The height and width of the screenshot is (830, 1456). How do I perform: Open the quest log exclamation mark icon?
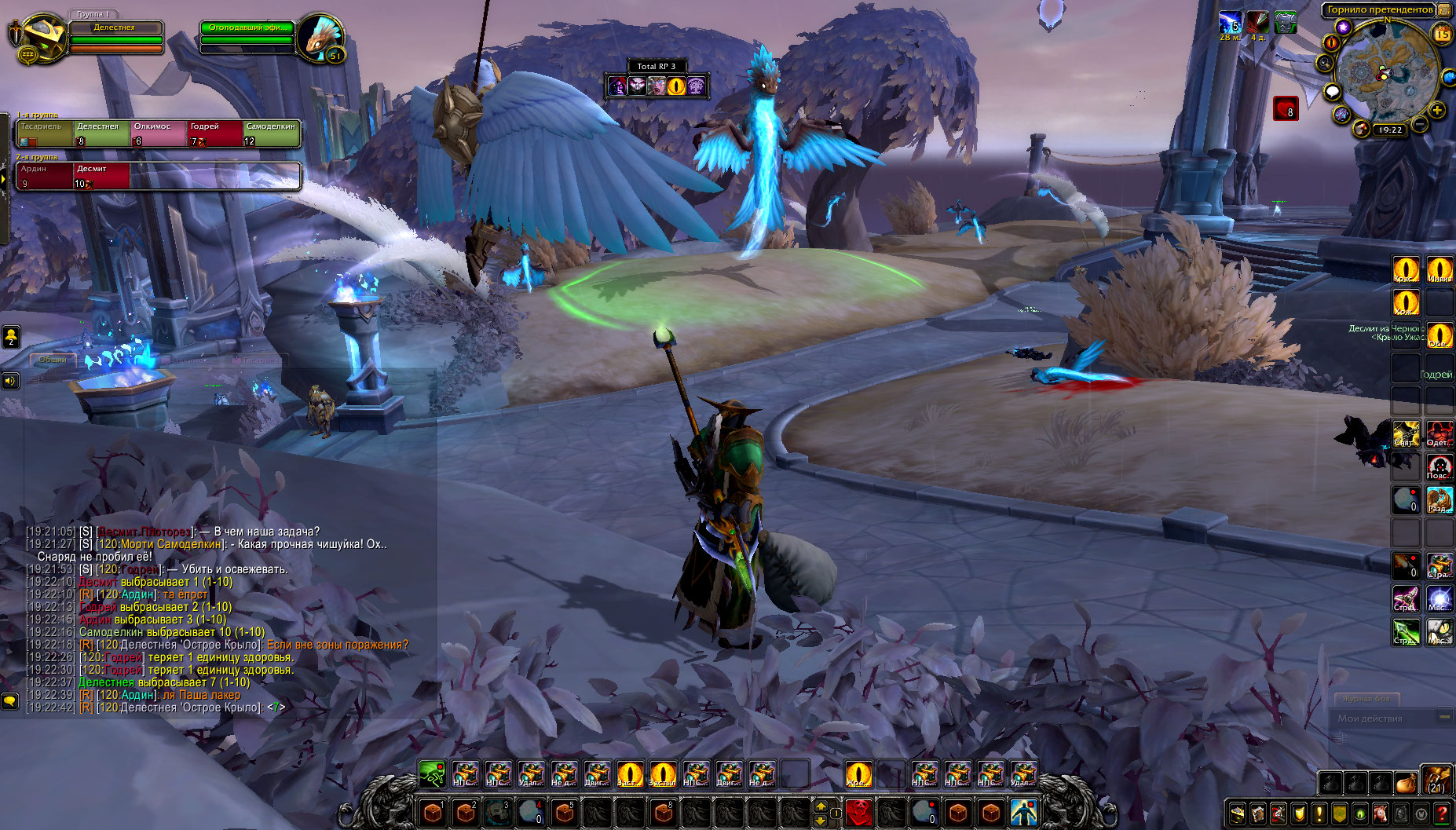point(1319,814)
